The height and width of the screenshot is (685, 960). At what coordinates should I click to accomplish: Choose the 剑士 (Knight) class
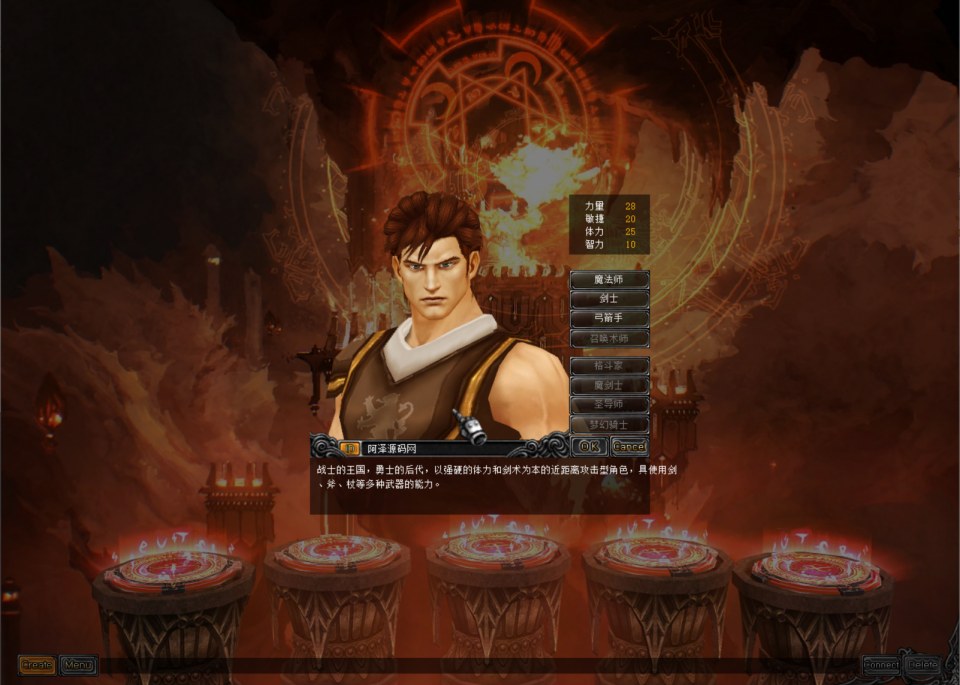click(609, 298)
